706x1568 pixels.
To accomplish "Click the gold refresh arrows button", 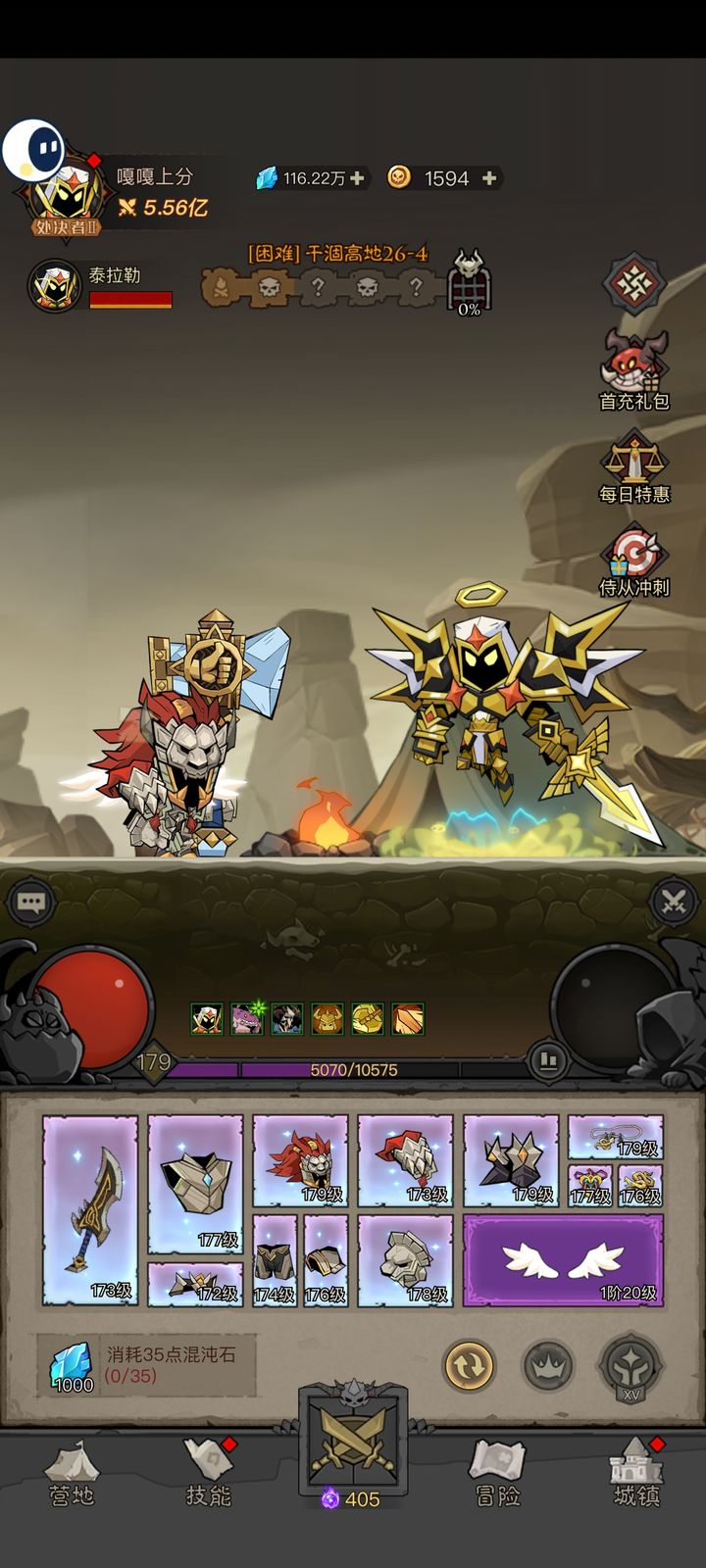I will coord(469,1364).
